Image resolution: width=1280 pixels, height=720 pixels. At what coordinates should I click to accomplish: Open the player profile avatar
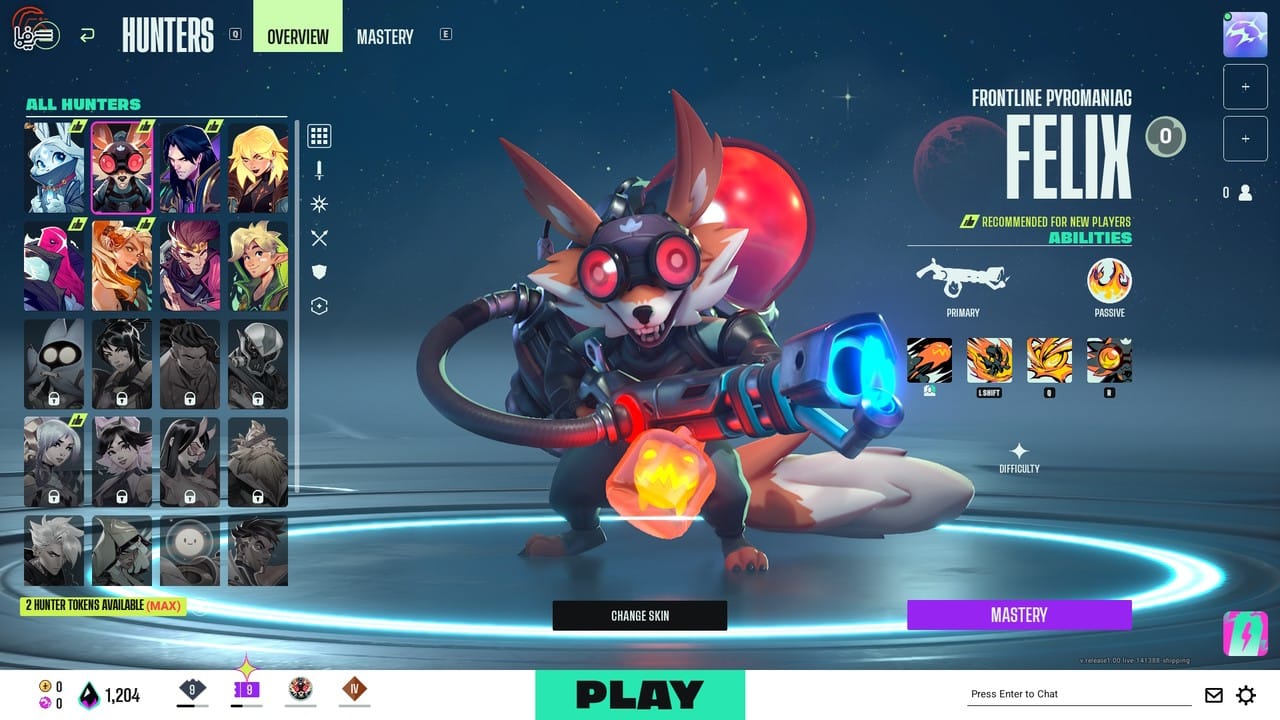[x=1245, y=35]
